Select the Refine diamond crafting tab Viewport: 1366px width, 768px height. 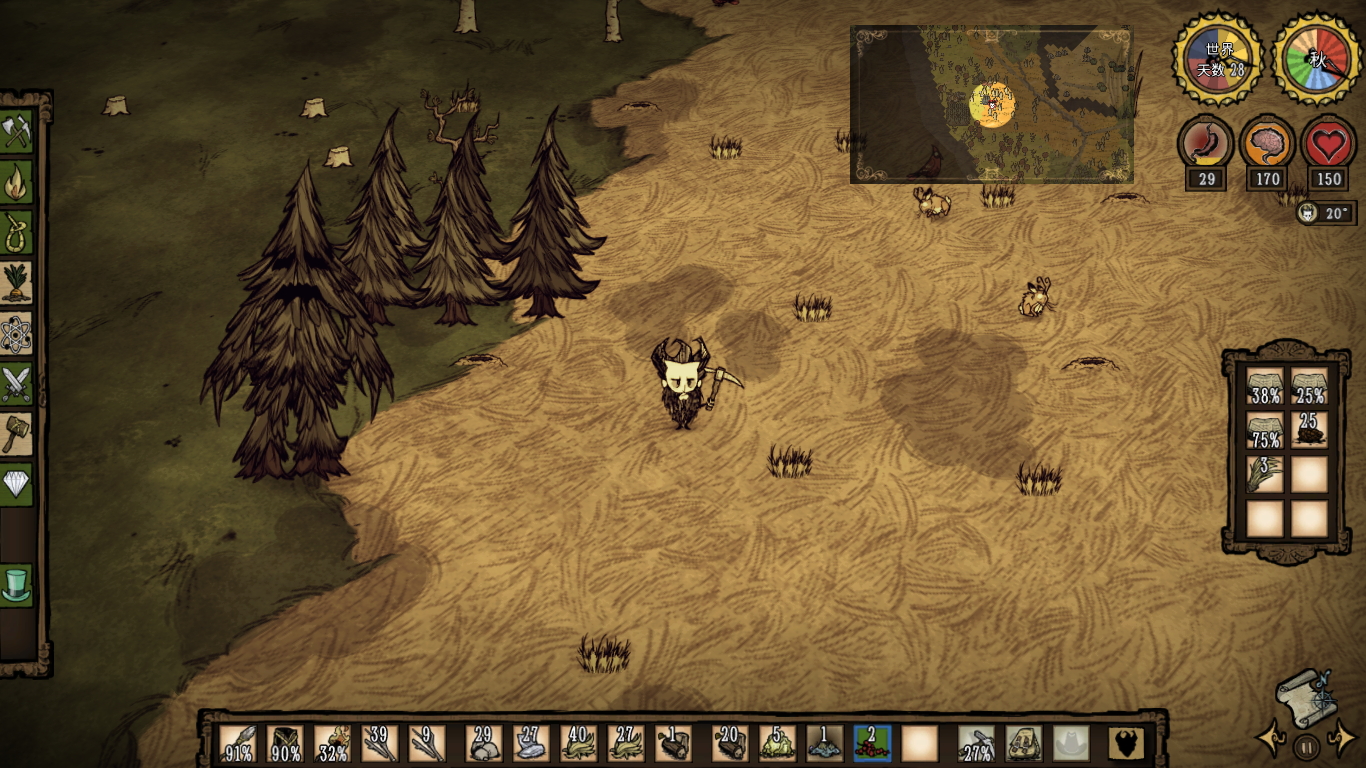click(17, 484)
